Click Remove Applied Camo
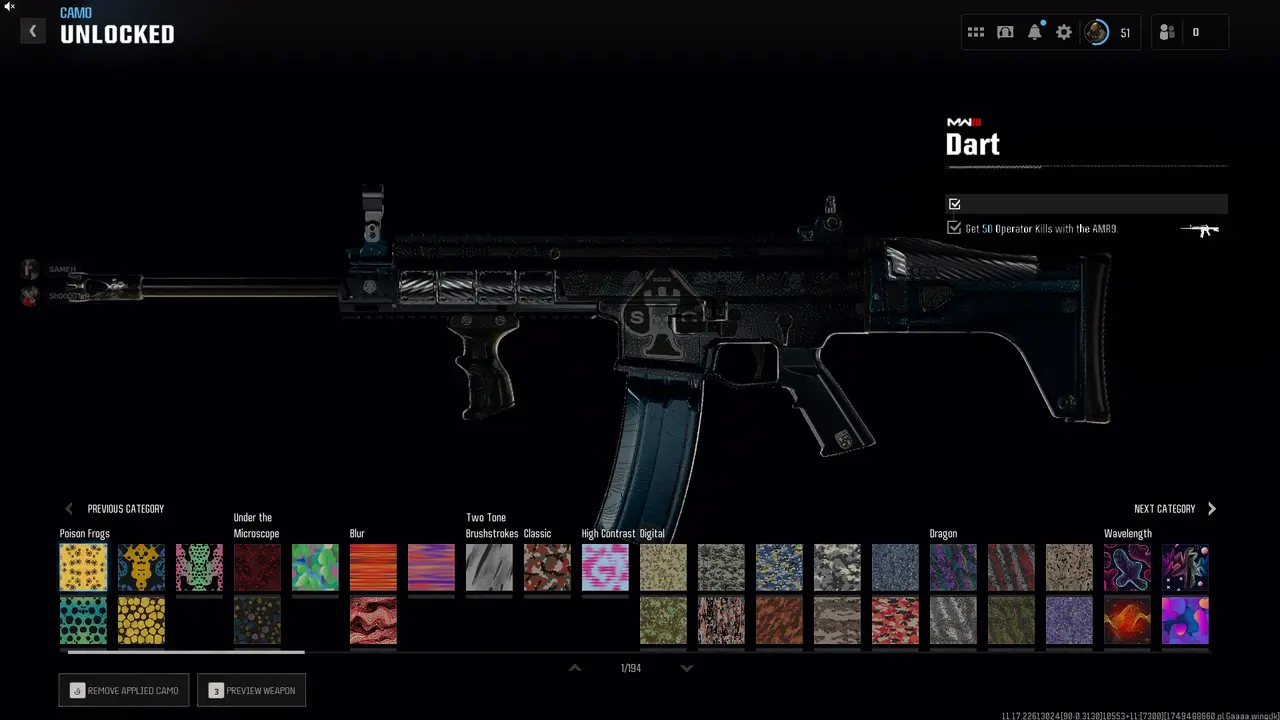This screenshot has width=1280, height=720. [x=124, y=691]
